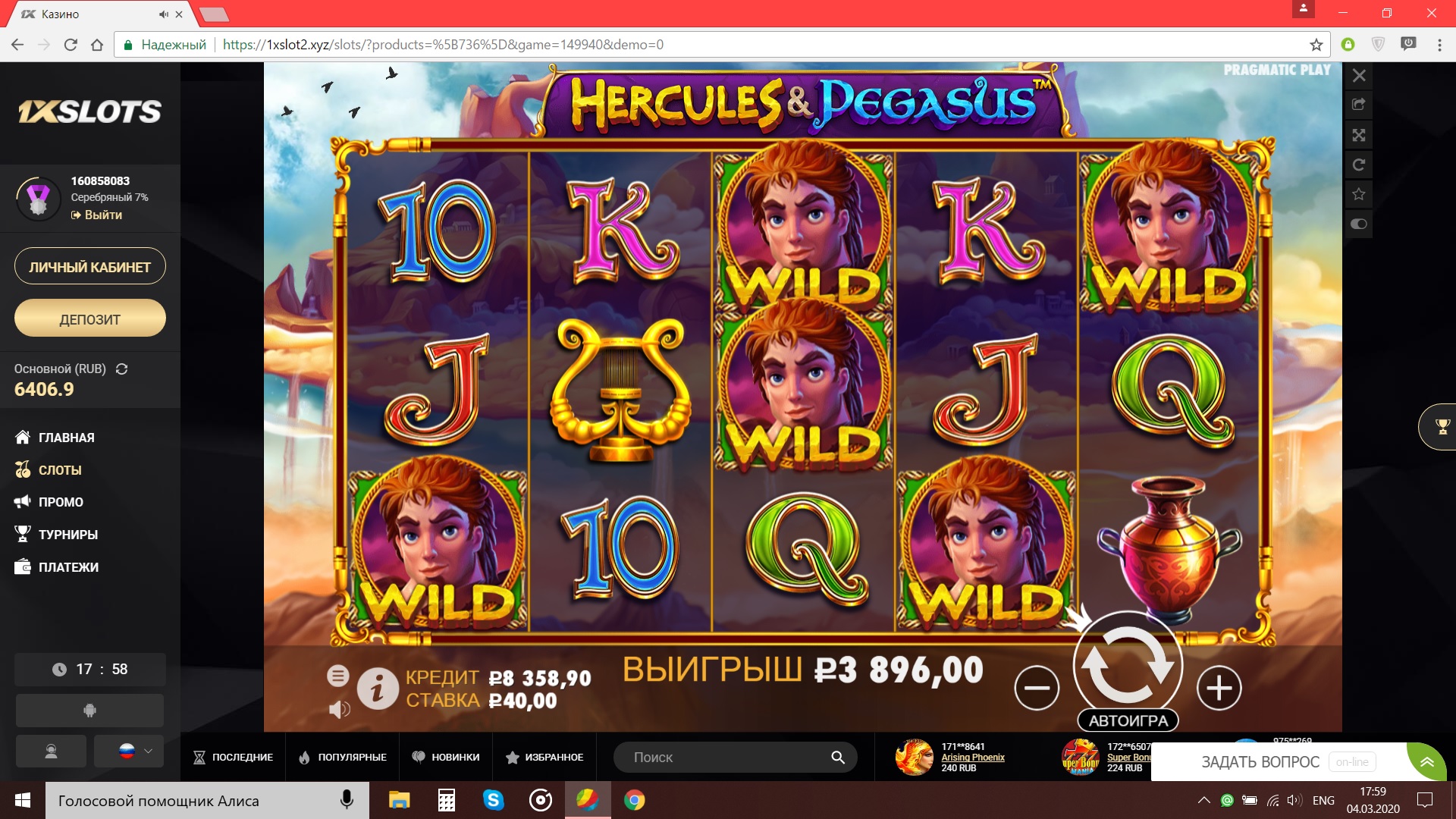Image resolution: width=1456 pixels, height=819 pixels.
Task: Open ЛИЧНЫЙ КАБИНЕТ personal account
Action: point(89,267)
